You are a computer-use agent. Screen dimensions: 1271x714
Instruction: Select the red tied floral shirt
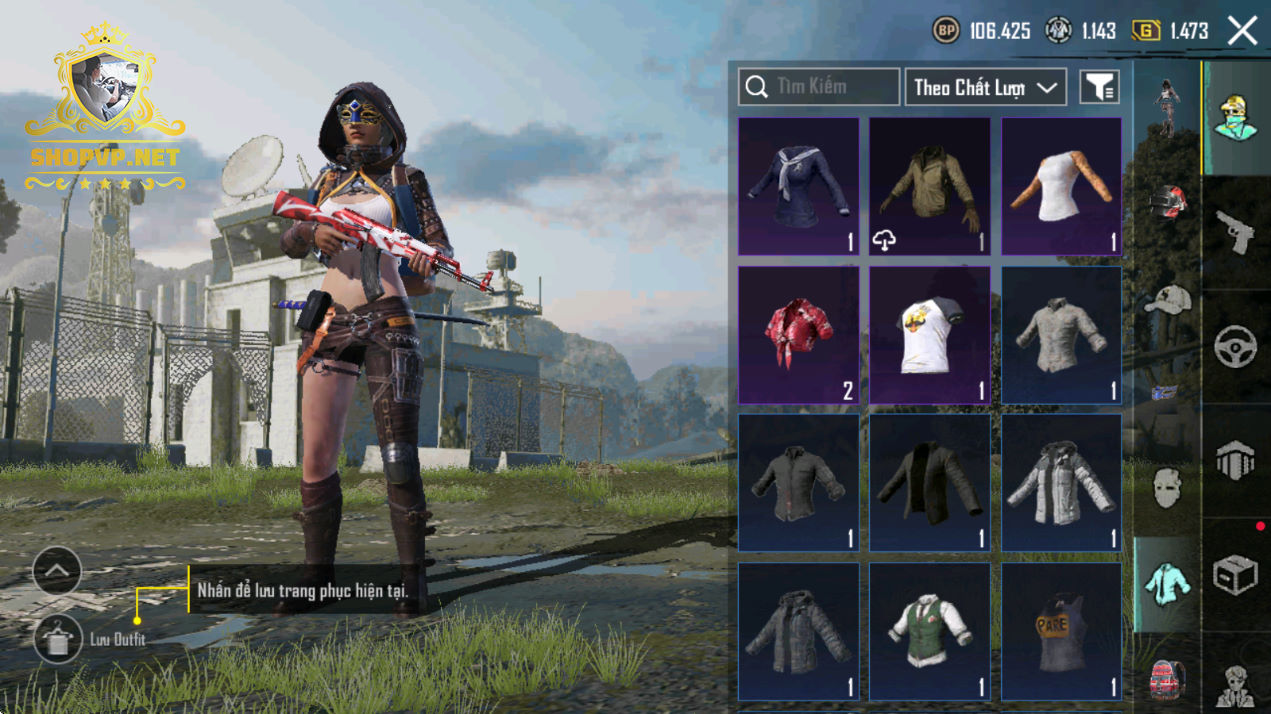[798, 334]
